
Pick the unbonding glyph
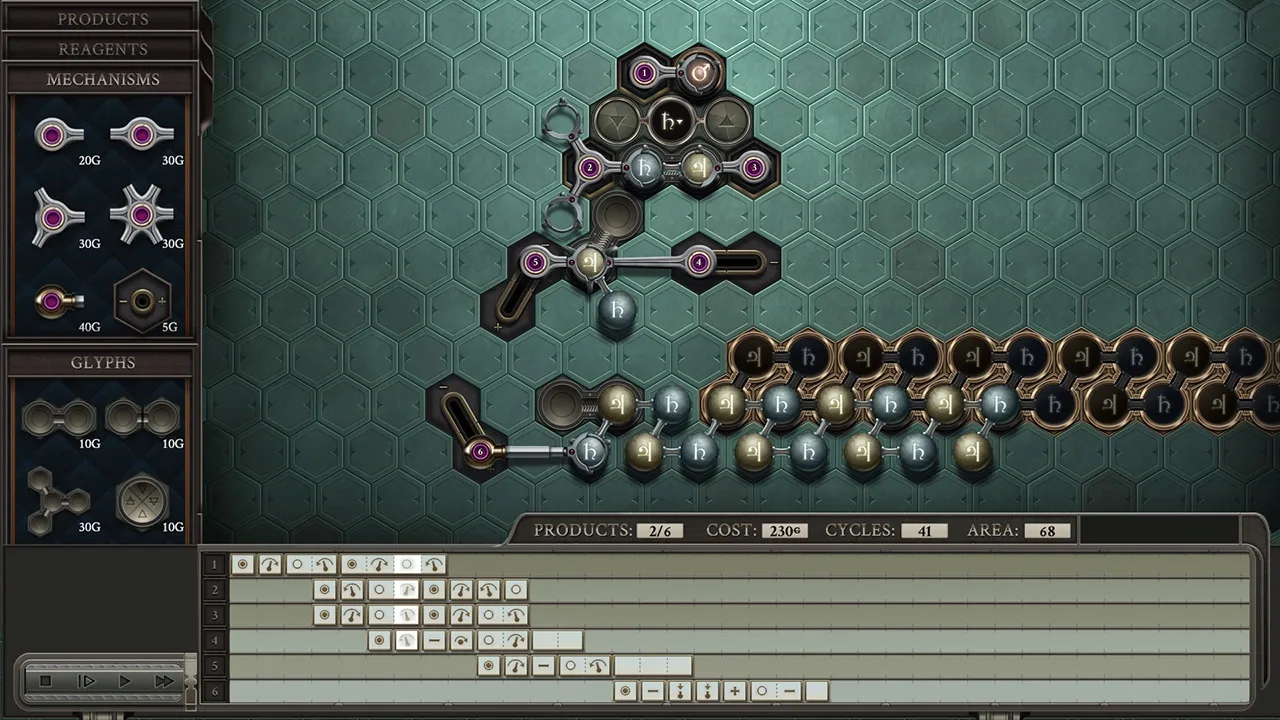(141, 417)
